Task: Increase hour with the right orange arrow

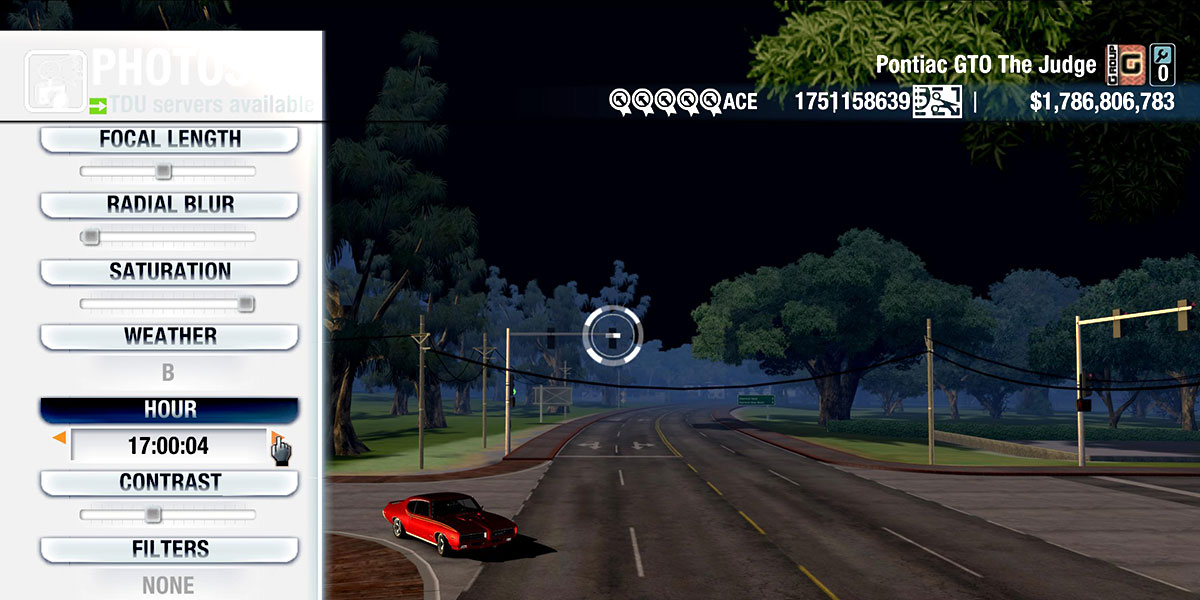Action: tap(275, 438)
